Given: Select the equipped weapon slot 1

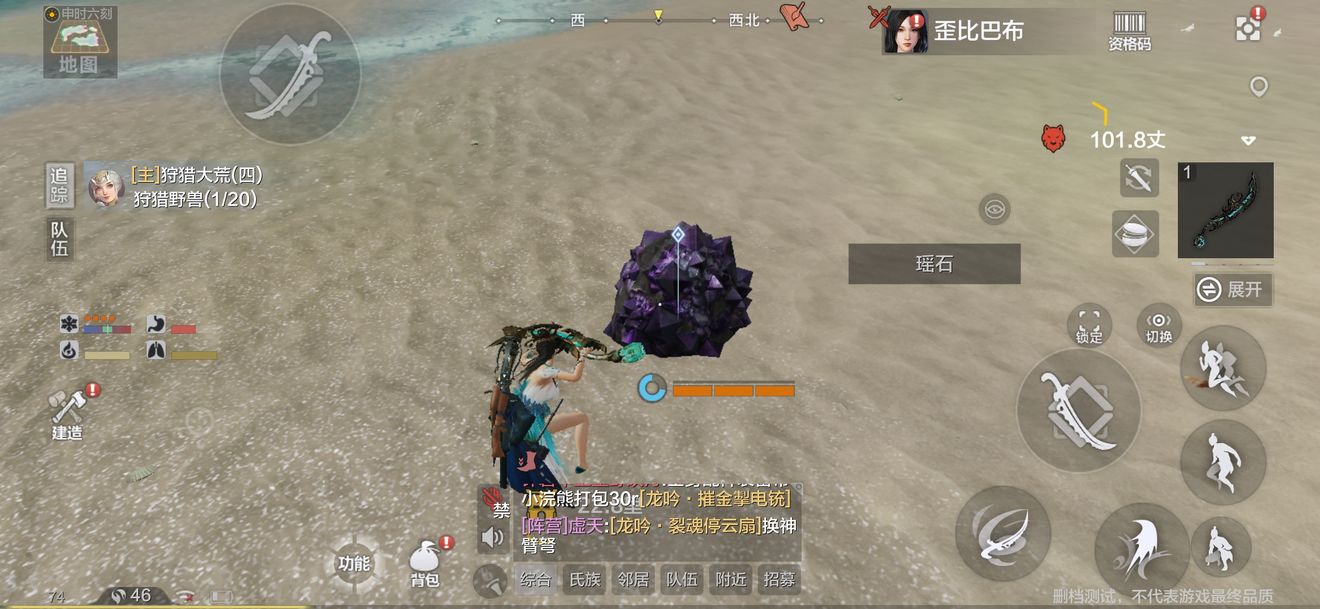Looking at the screenshot, I should pos(1225,210).
